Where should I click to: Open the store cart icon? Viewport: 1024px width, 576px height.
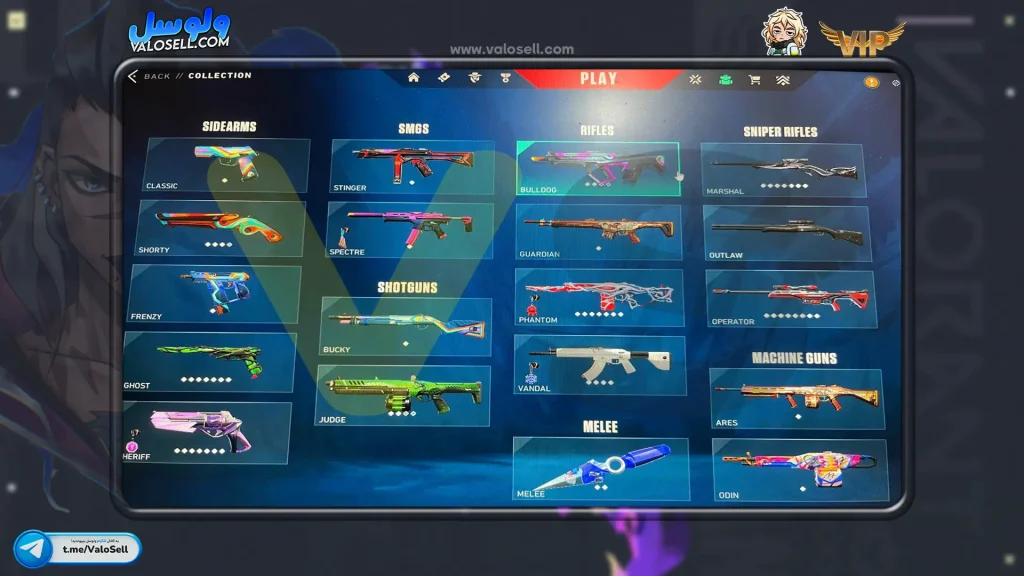(x=754, y=79)
